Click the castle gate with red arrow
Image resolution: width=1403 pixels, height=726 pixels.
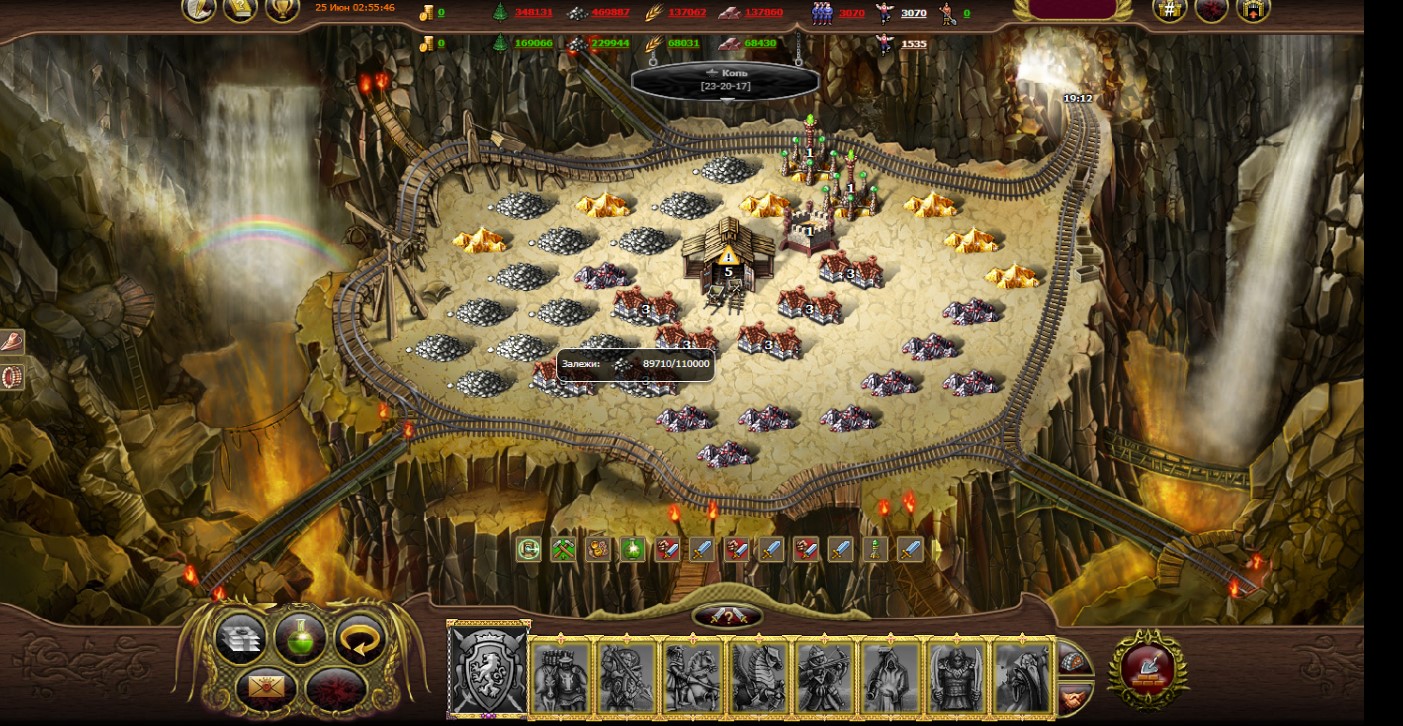coord(1253,10)
